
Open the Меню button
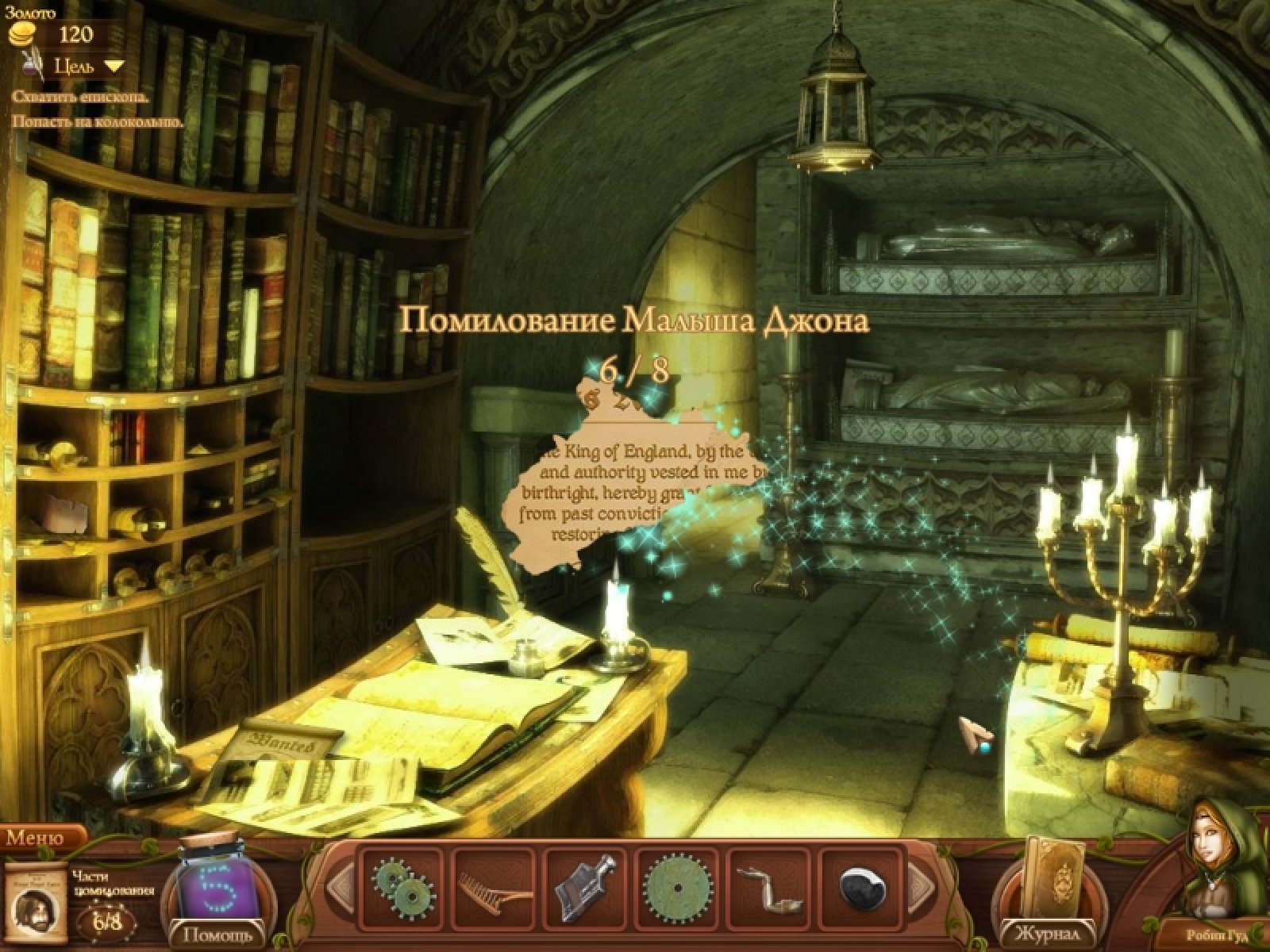[x=36, y=838]
